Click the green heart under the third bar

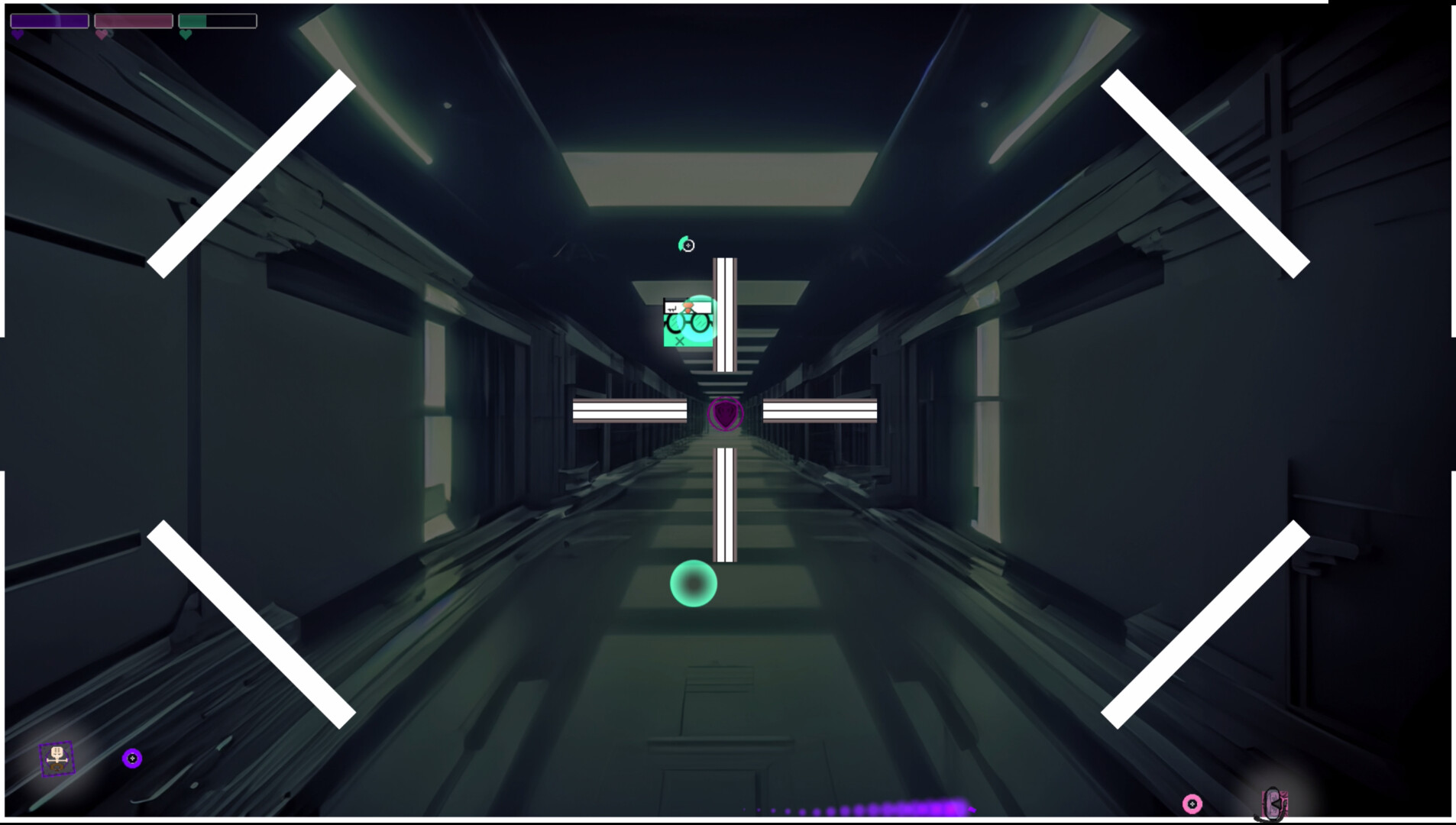pos(184,34)
